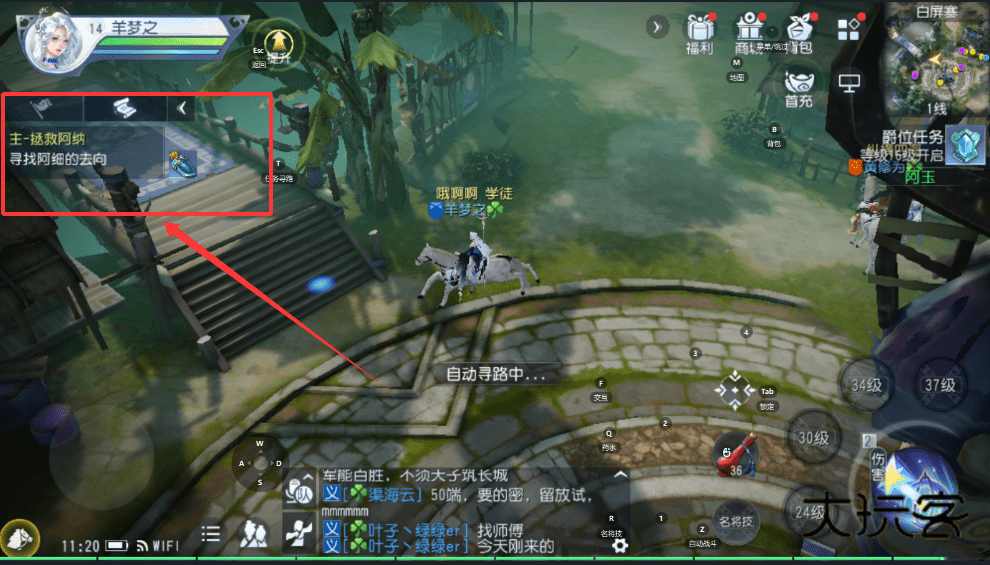
Task: Open chat settings gear icon
Action: pyautogui.click(x=620, y=545)
